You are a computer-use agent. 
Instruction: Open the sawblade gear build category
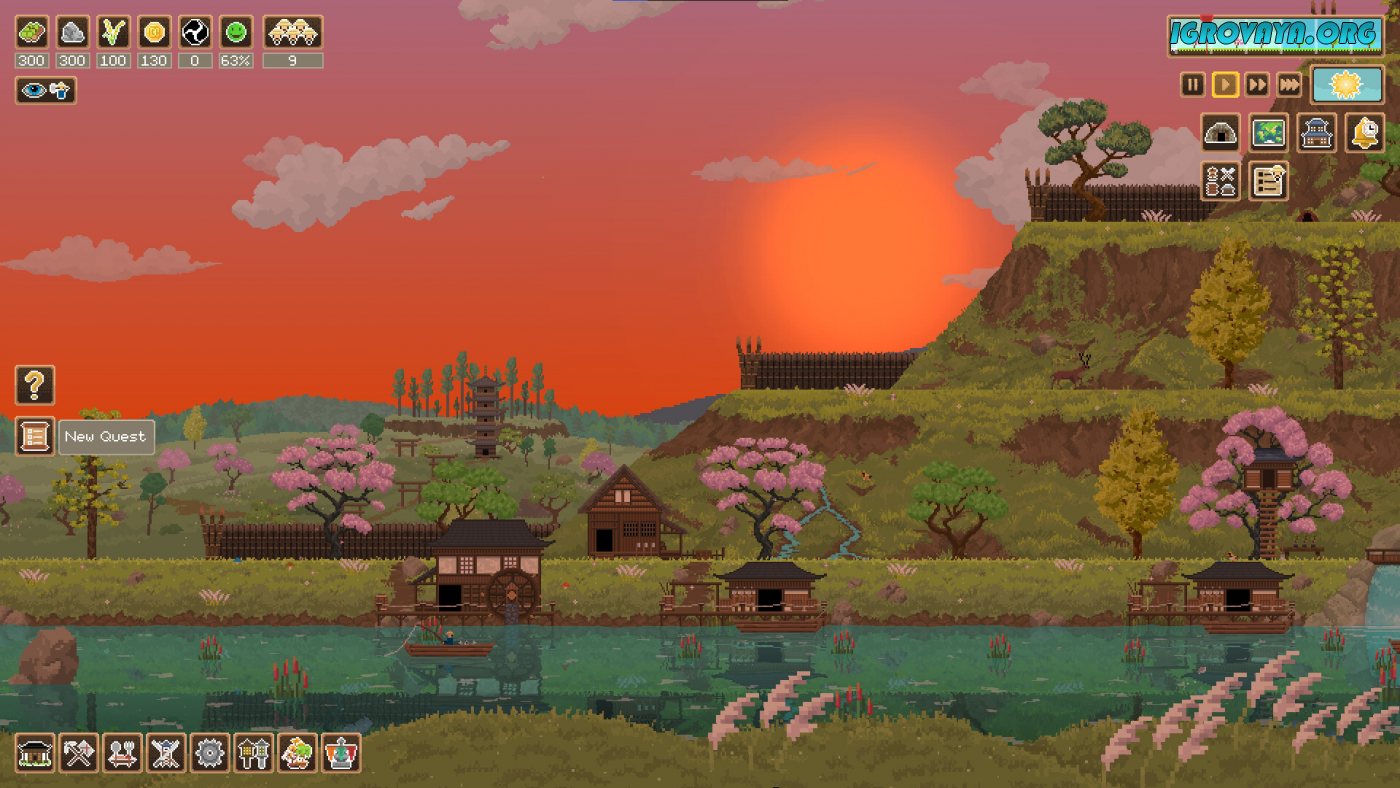tap(210, 753)
